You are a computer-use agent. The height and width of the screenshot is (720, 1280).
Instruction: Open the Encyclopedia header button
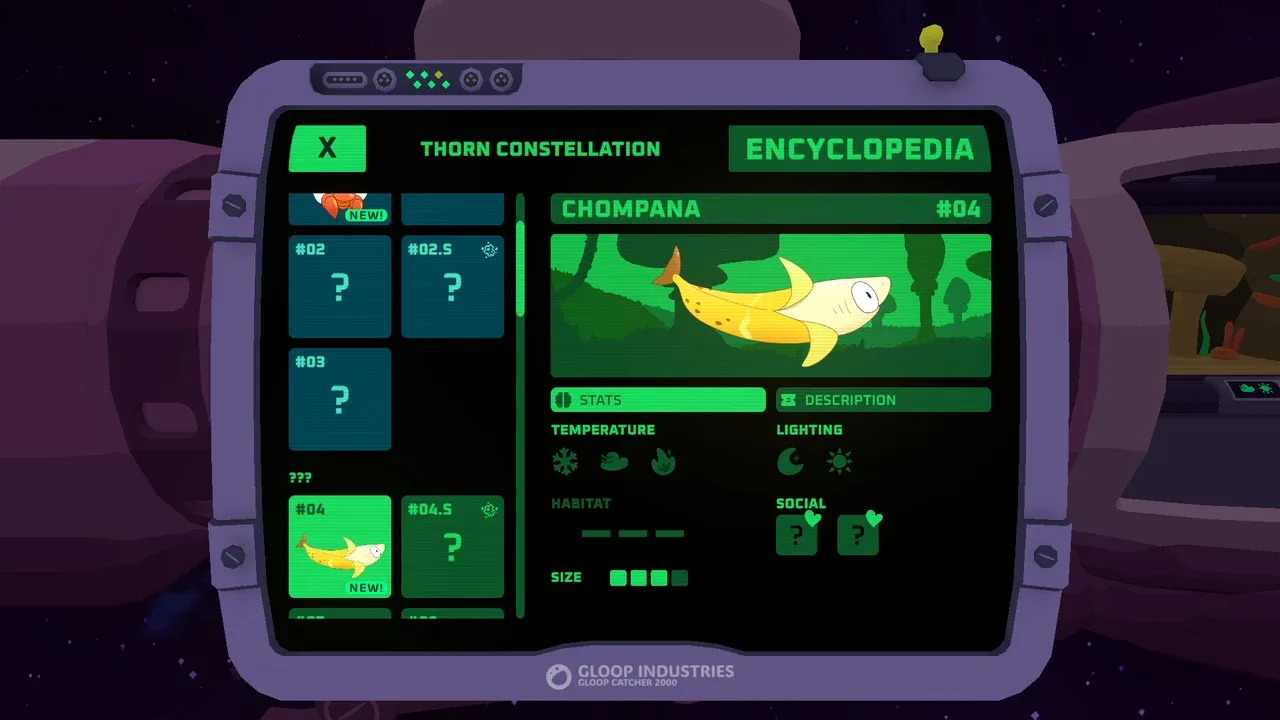coord(859,149)
